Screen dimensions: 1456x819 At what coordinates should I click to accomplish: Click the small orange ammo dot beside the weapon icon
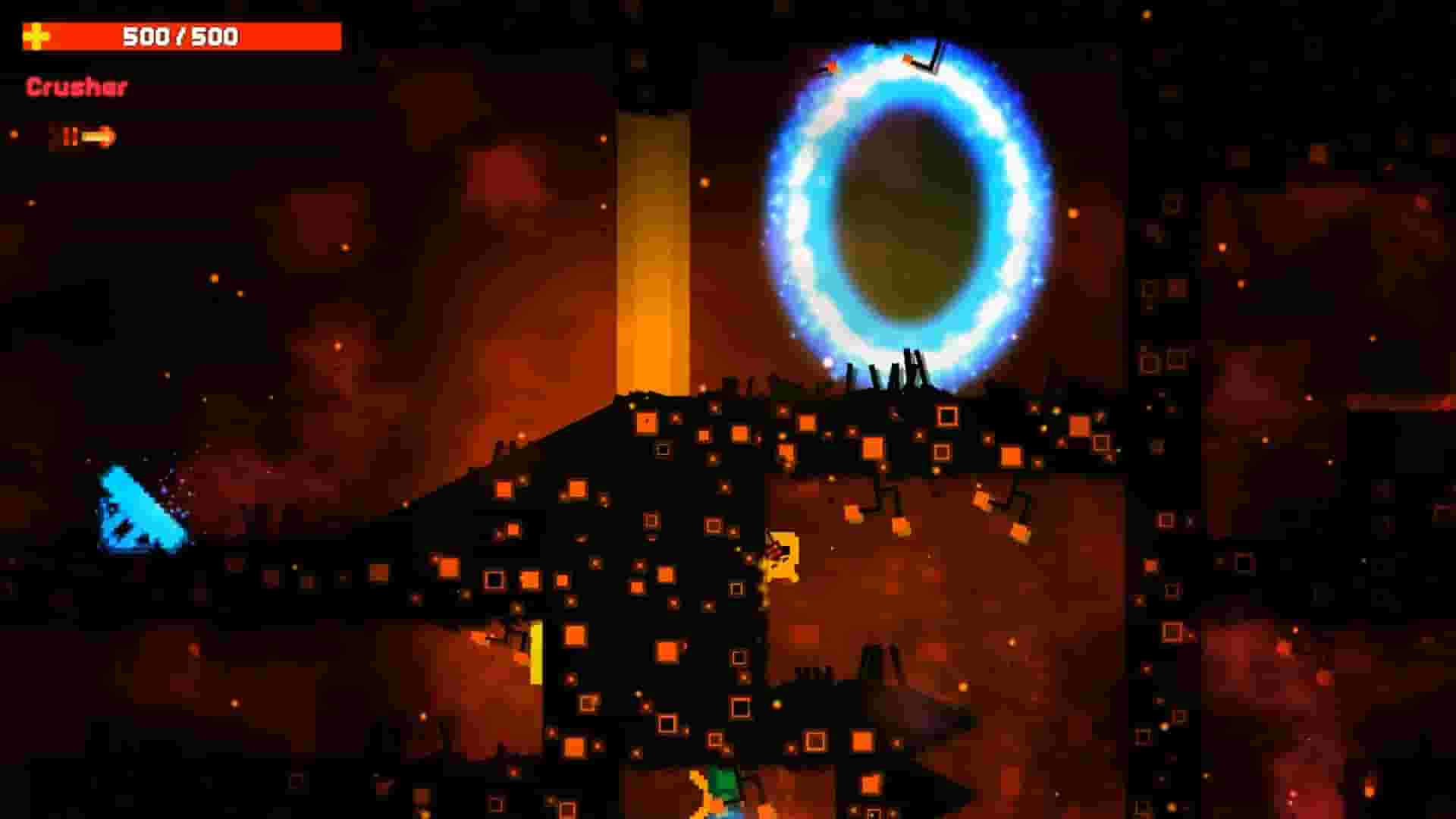click(x=14, y=134)
